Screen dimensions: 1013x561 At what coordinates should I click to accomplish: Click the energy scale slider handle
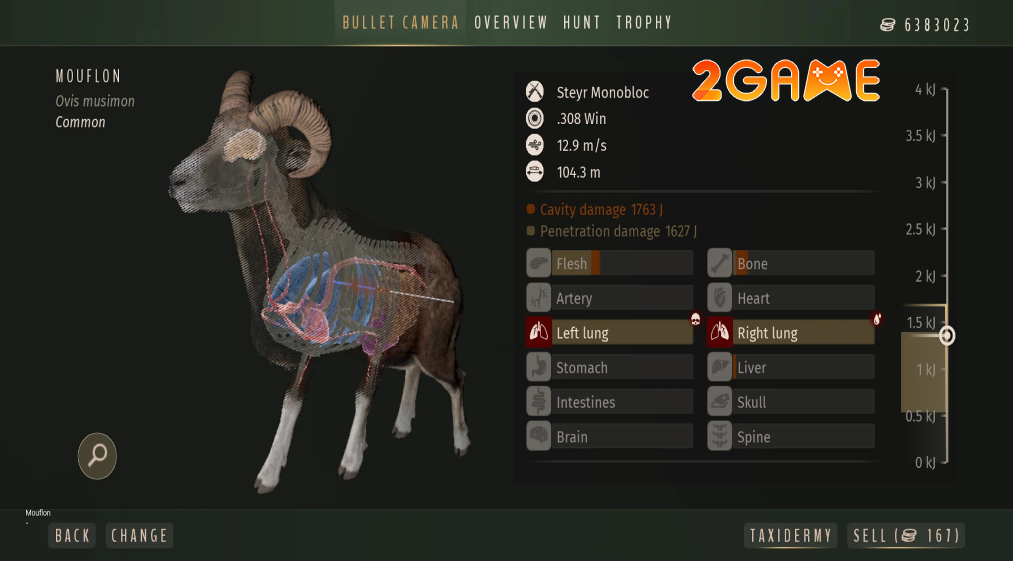(x=947, y=336)
